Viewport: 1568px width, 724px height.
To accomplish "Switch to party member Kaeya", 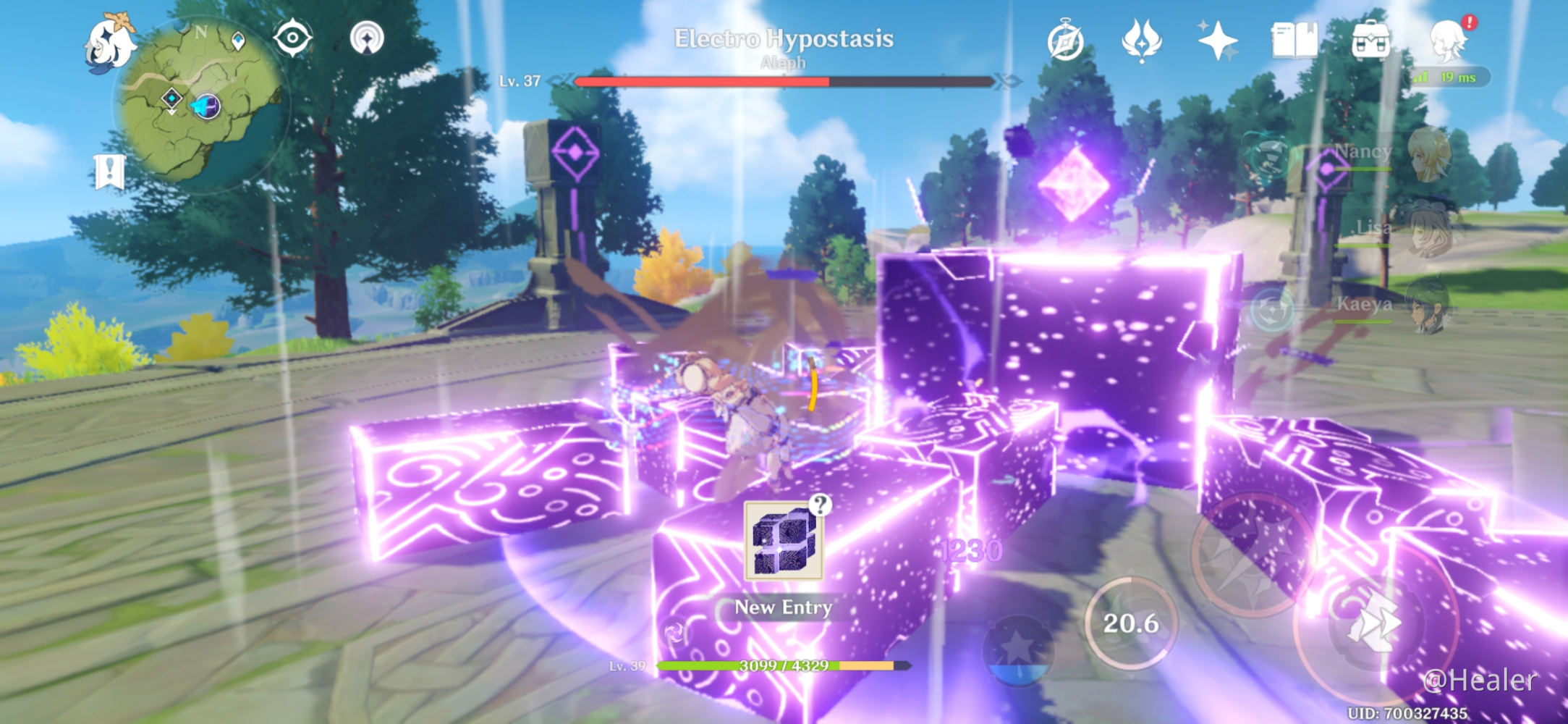I will [1429, 306].
